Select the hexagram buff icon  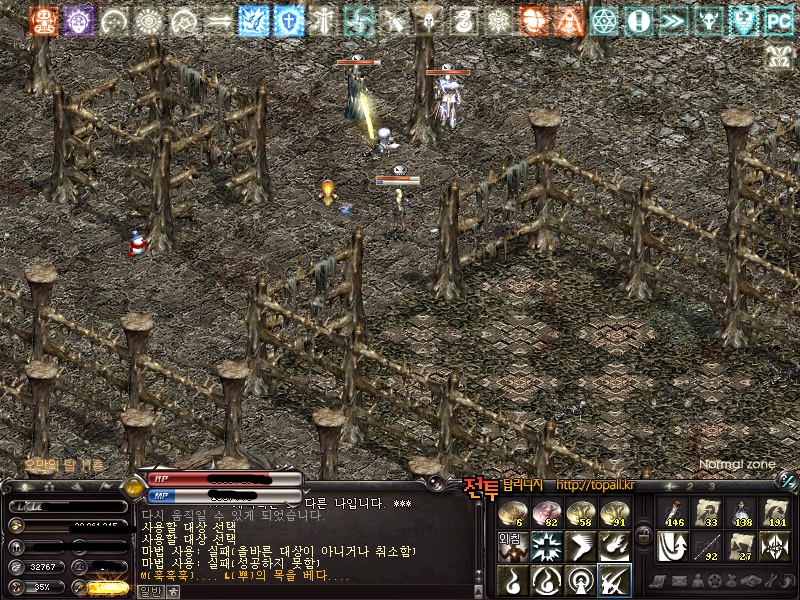(x=604, y=20)
